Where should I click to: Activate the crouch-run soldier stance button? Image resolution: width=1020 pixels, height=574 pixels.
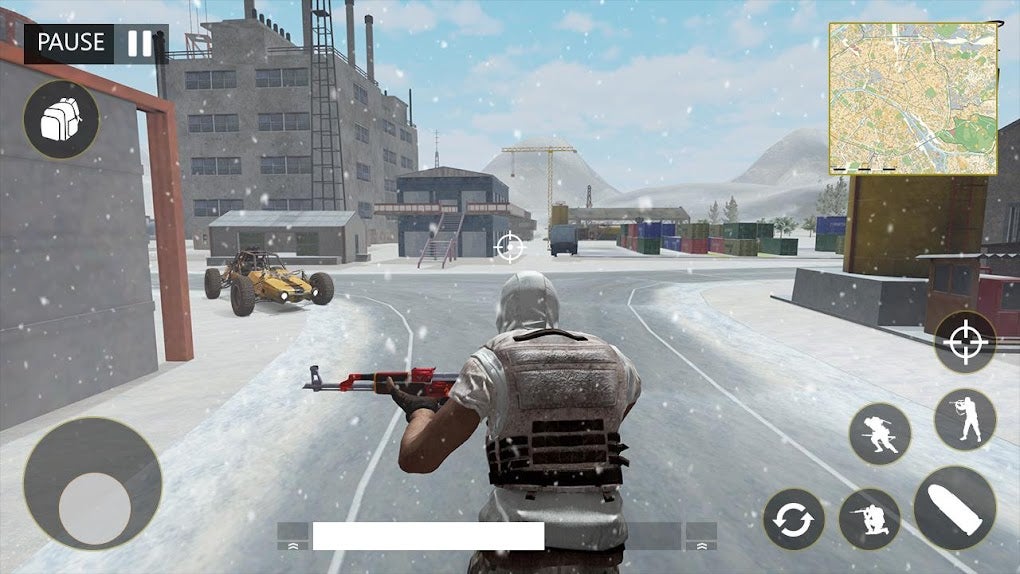[880, 434]
